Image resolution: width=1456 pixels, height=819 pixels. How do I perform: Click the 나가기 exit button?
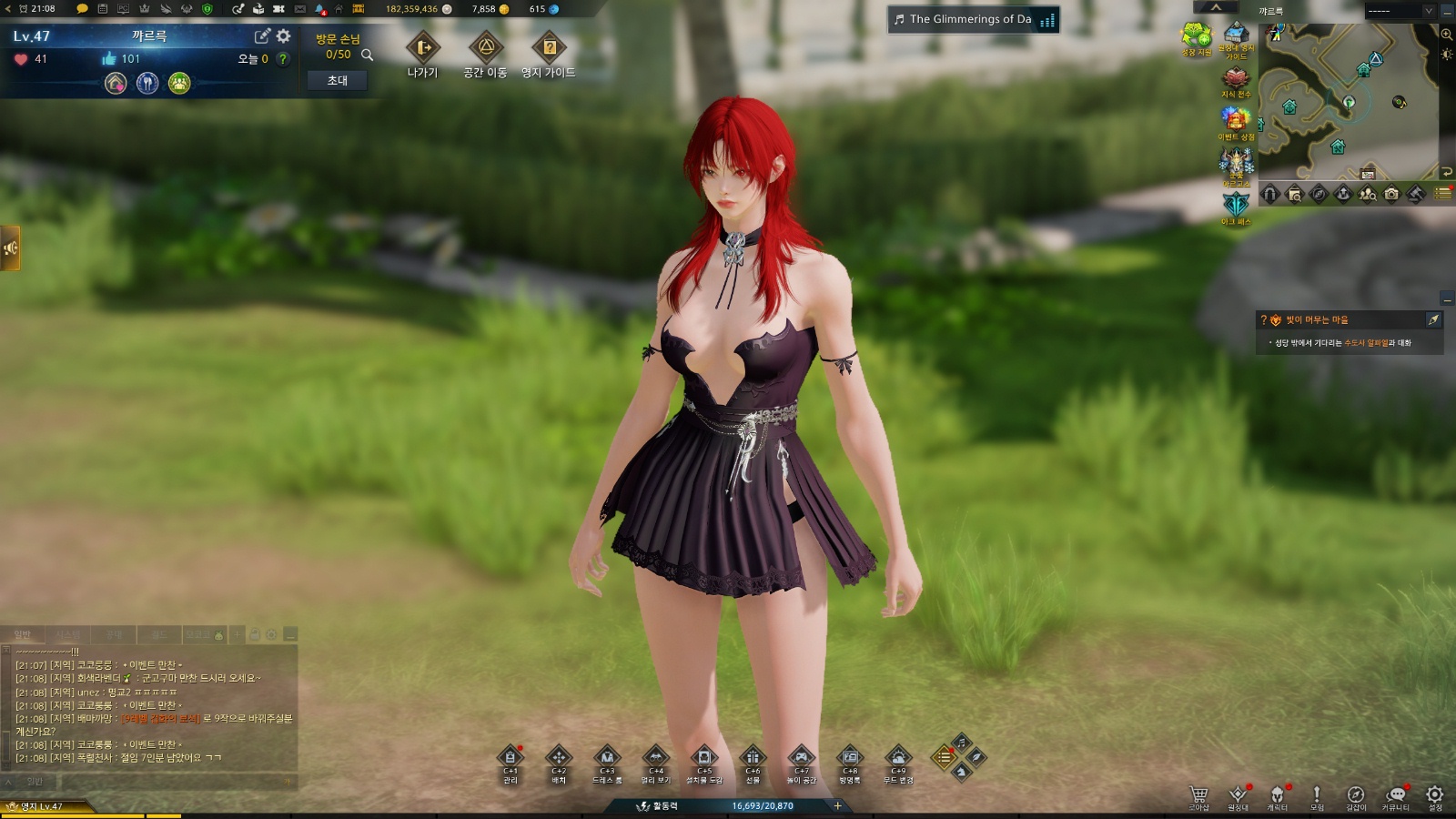pyautogui.click(x=422, y=49)
